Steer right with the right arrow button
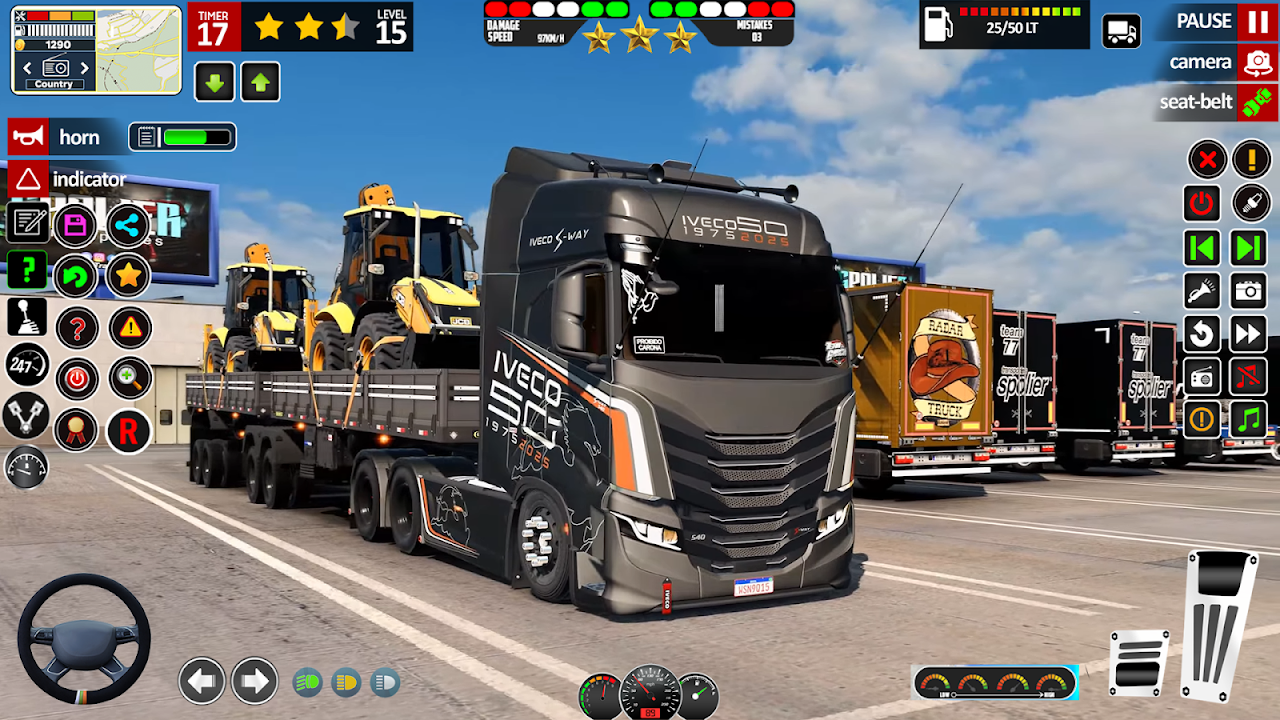 (x=254, y=682)
